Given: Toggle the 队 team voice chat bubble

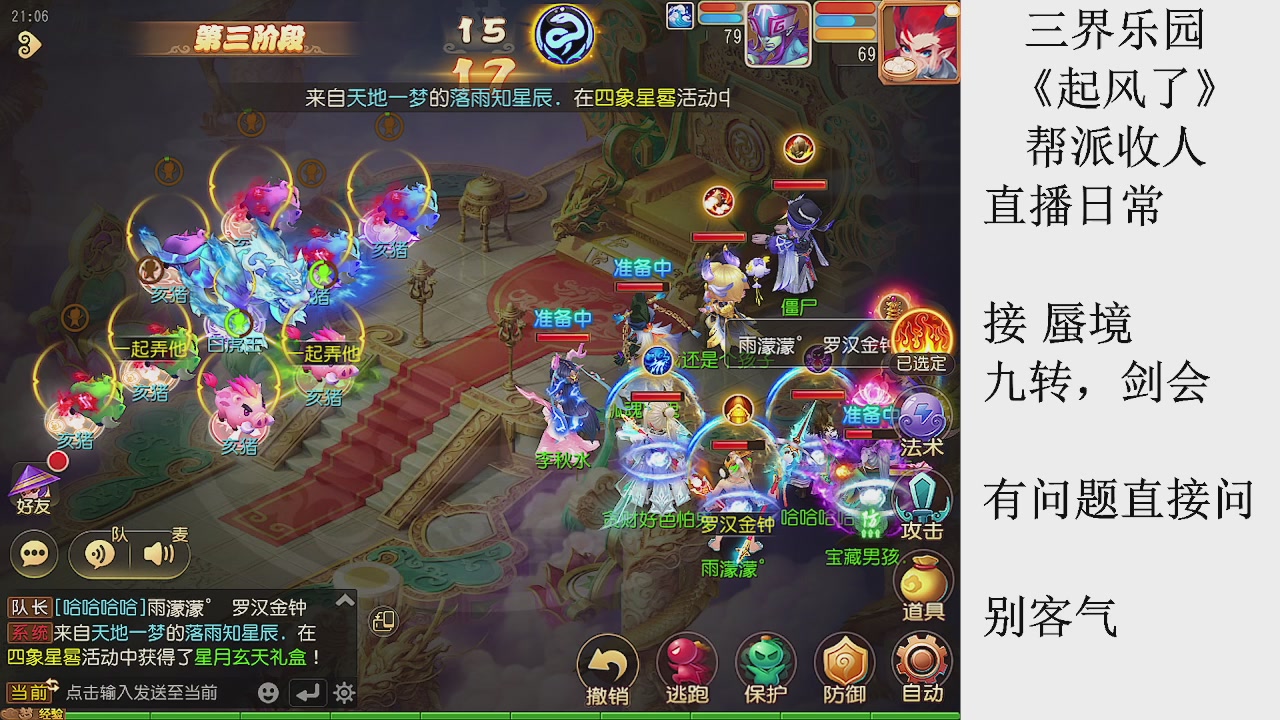Looking at the screenshot, I should click(99, 555).
